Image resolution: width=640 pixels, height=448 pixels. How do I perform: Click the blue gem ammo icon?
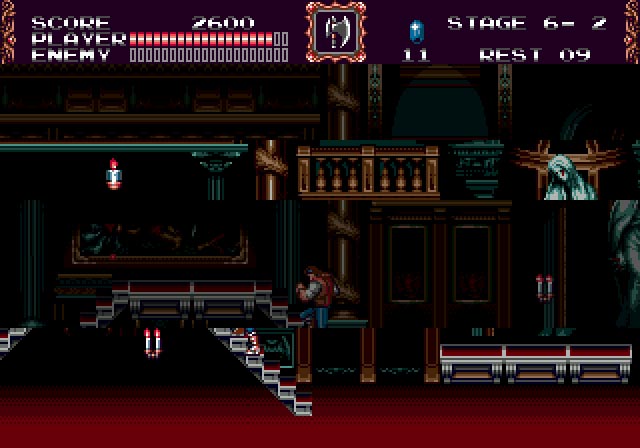[x=416, y=30]
